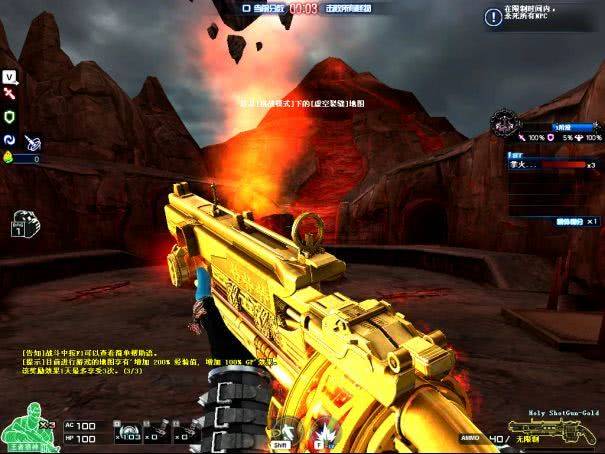Screen dimensions: 605x454
Task: Open the supply box icon numbered 1
Action: point(22,224)
